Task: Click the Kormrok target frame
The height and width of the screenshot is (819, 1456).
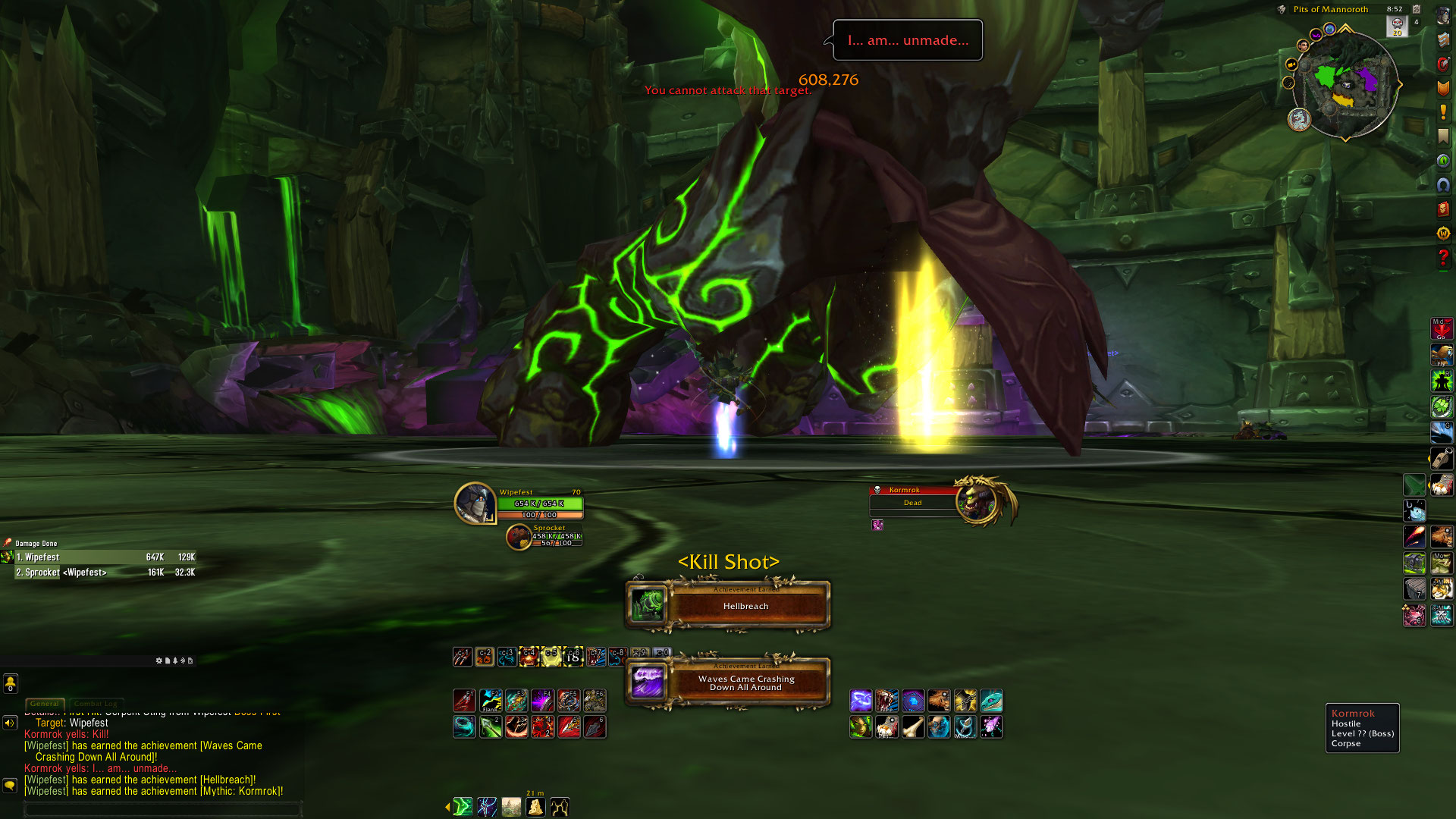Action: click(940, 500)
